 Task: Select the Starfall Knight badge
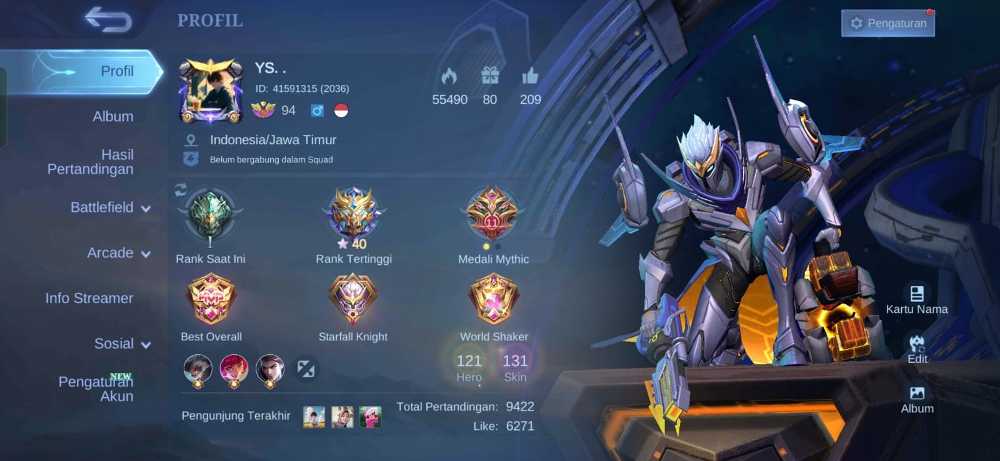(353, 300)
